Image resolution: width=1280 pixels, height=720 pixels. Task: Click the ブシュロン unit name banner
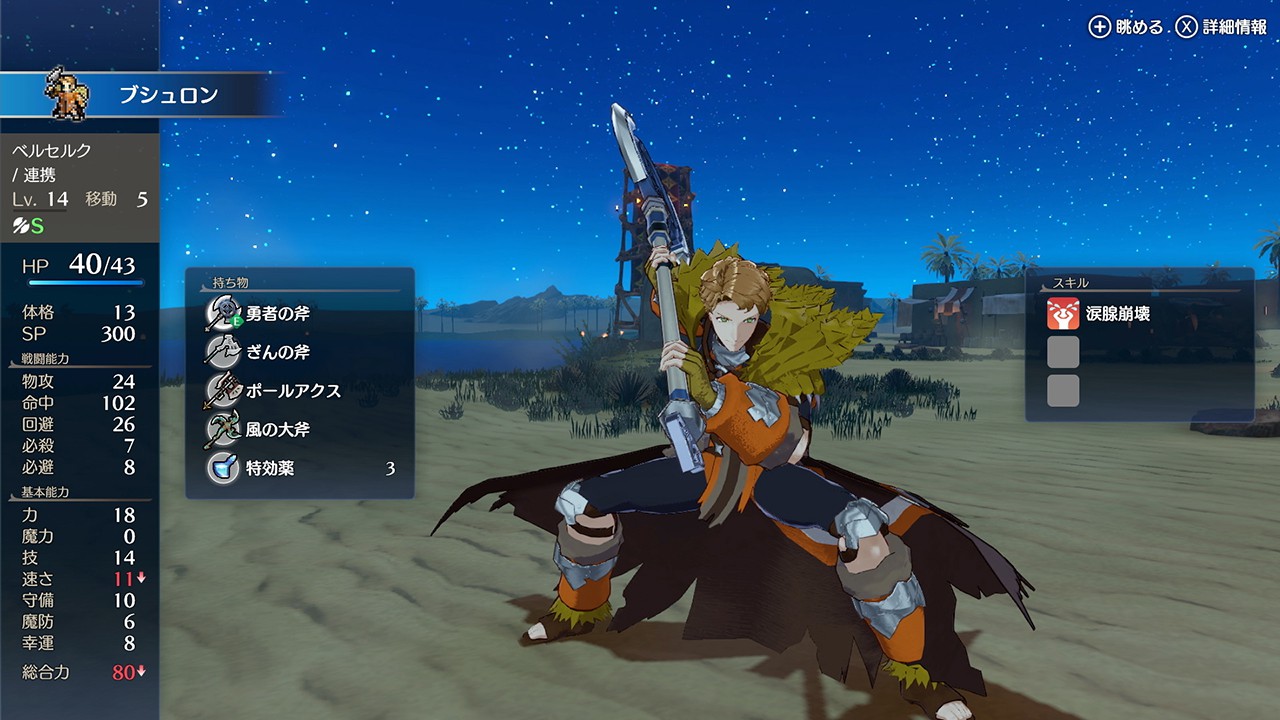click(x=168, y=96)
